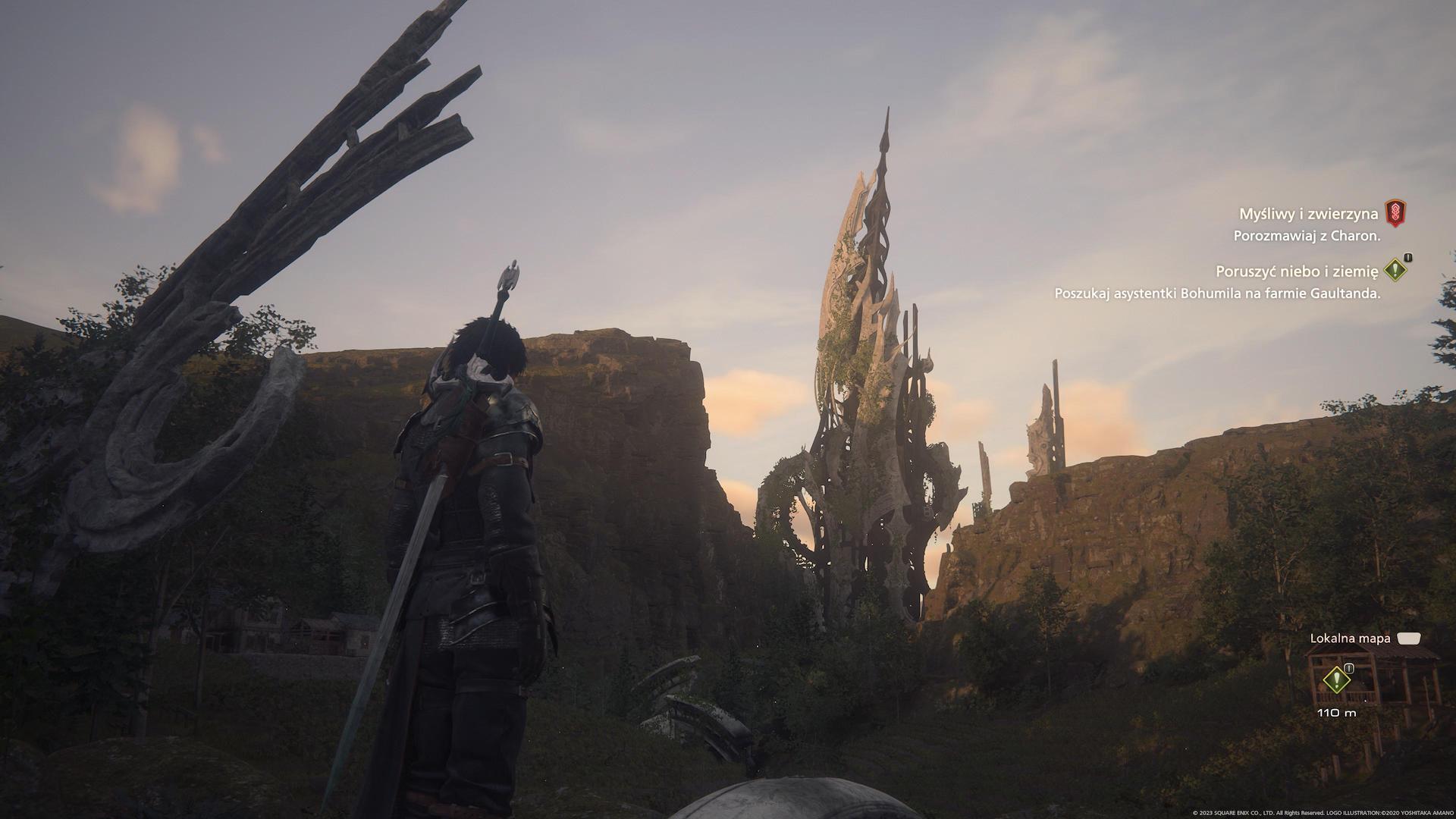The height and width of the screenshot is (819, 1456).
Task: Open the Poruszyć niebo i ziemię side quest
Action: pos(1296,271)
